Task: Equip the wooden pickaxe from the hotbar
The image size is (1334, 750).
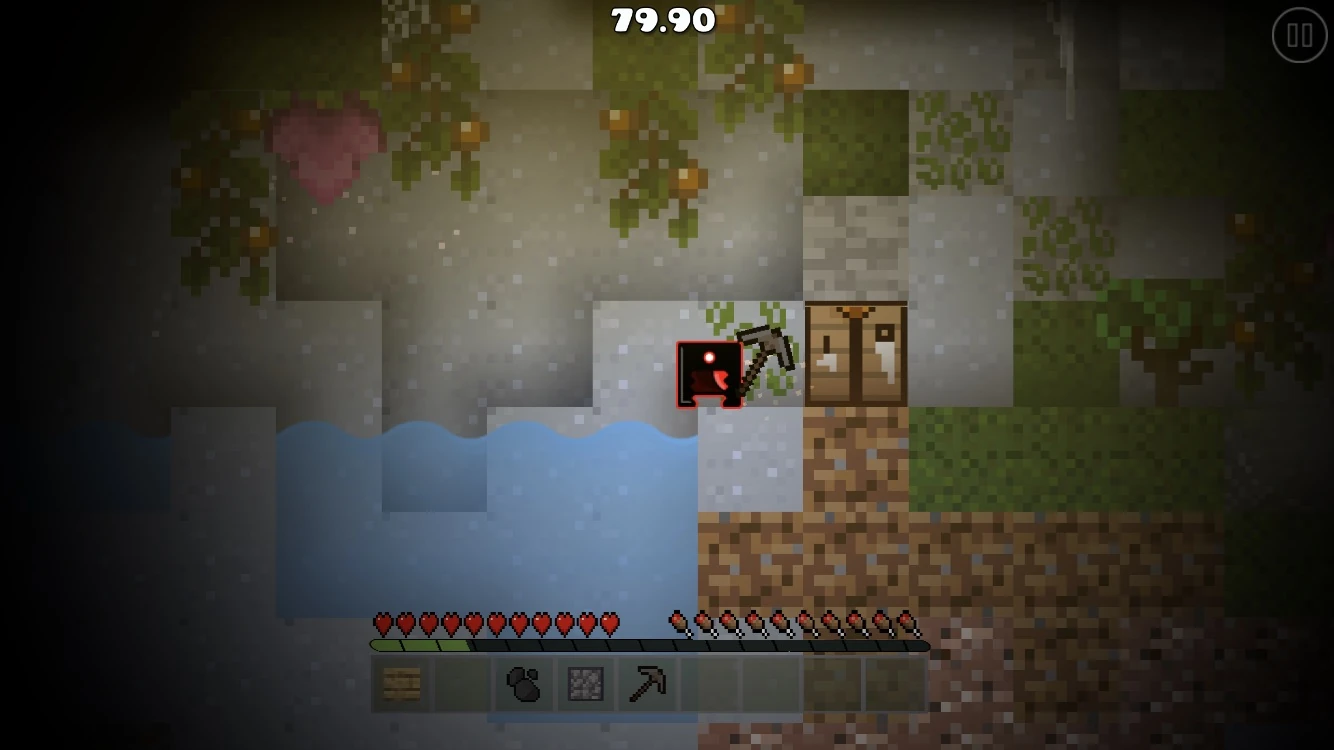Action: 645,685
